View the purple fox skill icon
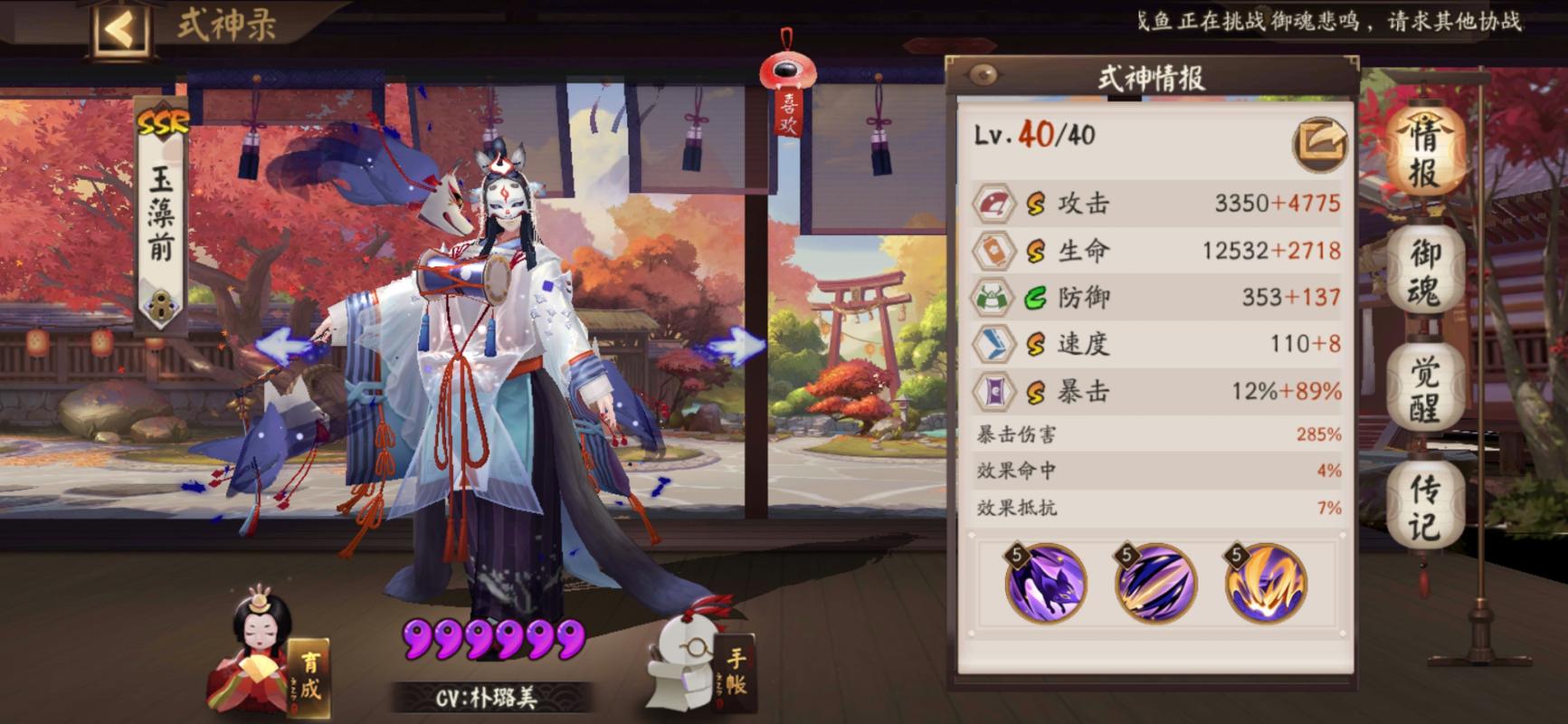The width and height of the screenshot is (1568, 724). tap(1045, 584)
